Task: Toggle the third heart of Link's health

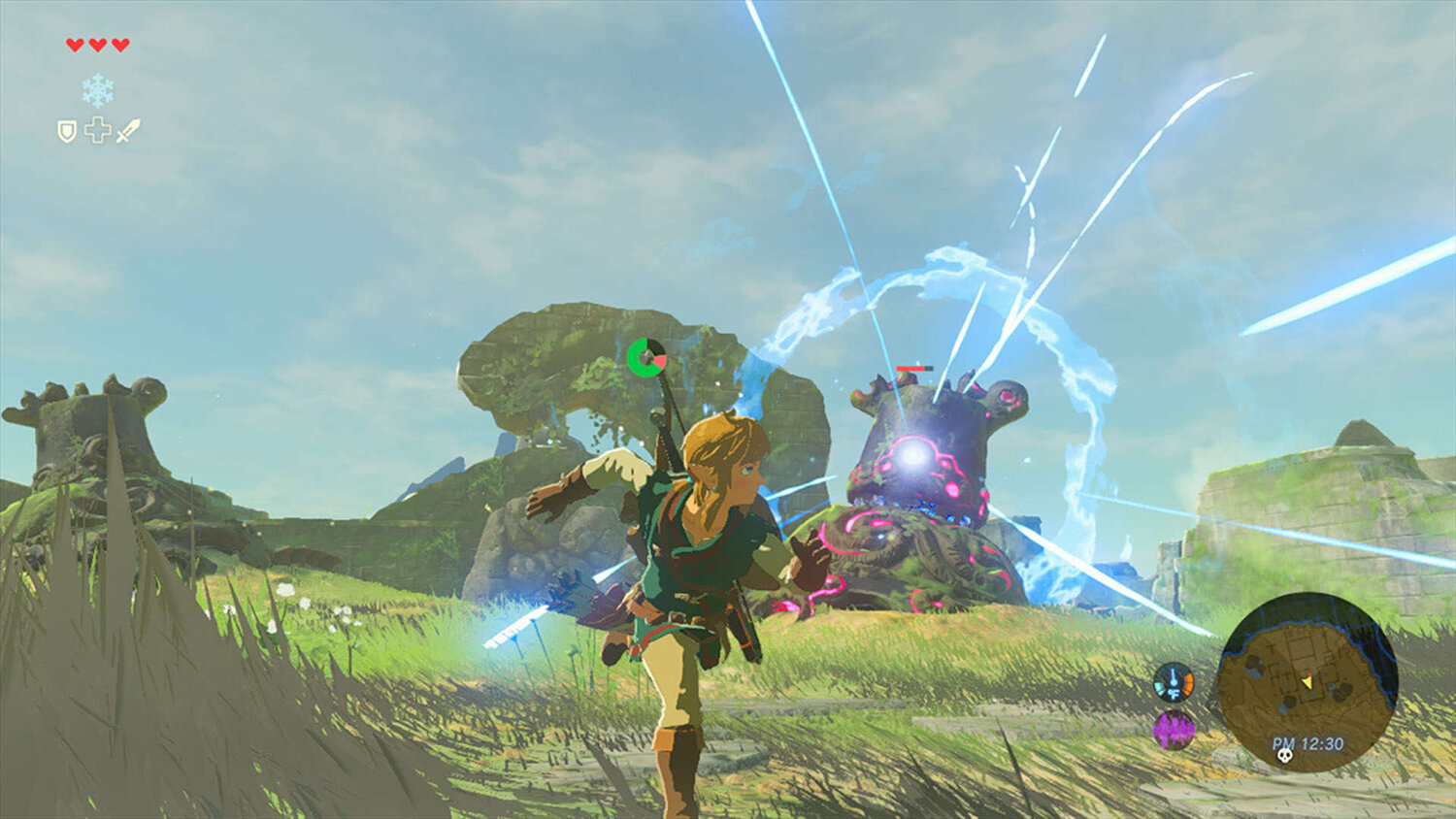Action: (x=119, y=45)
